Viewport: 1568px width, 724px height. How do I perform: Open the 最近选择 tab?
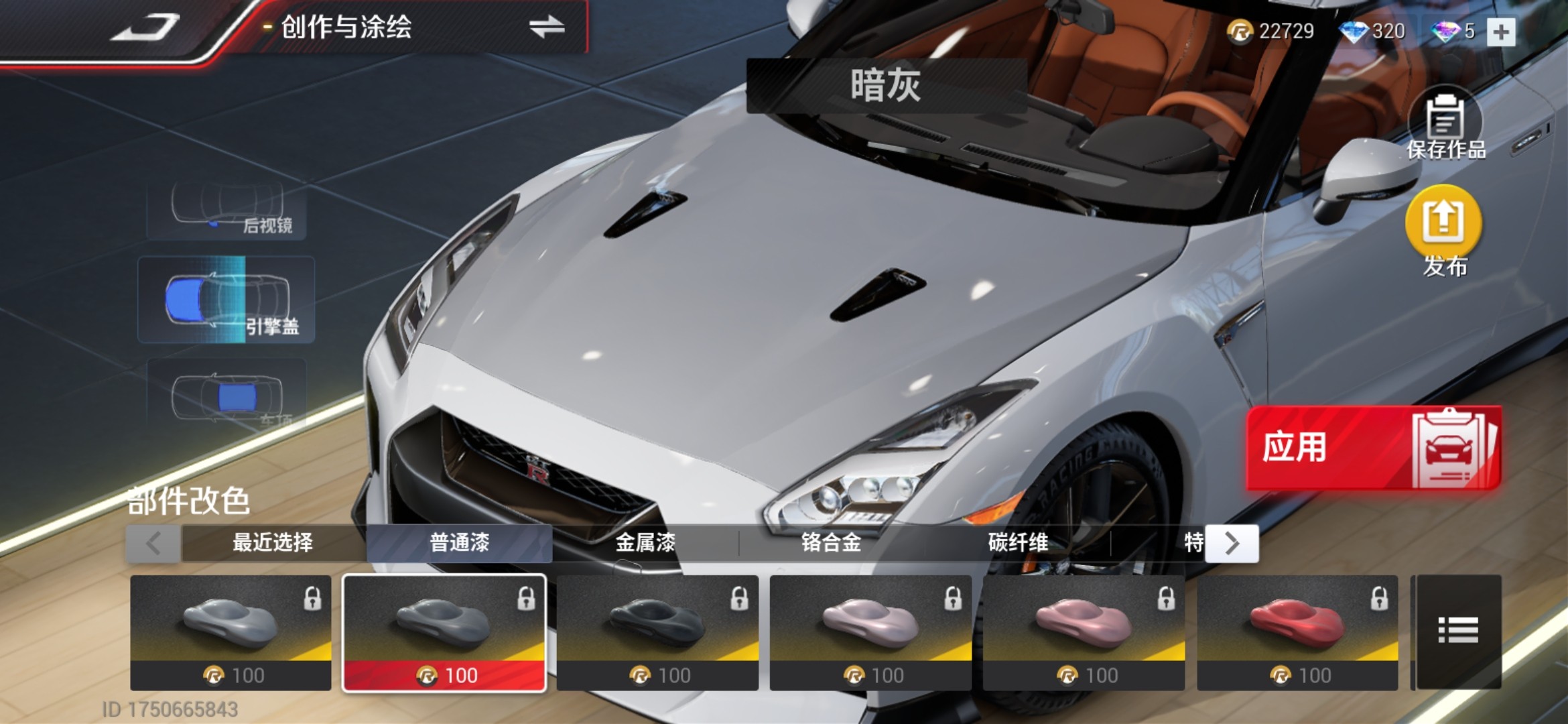pyautogui.click(x=273, y=542)
